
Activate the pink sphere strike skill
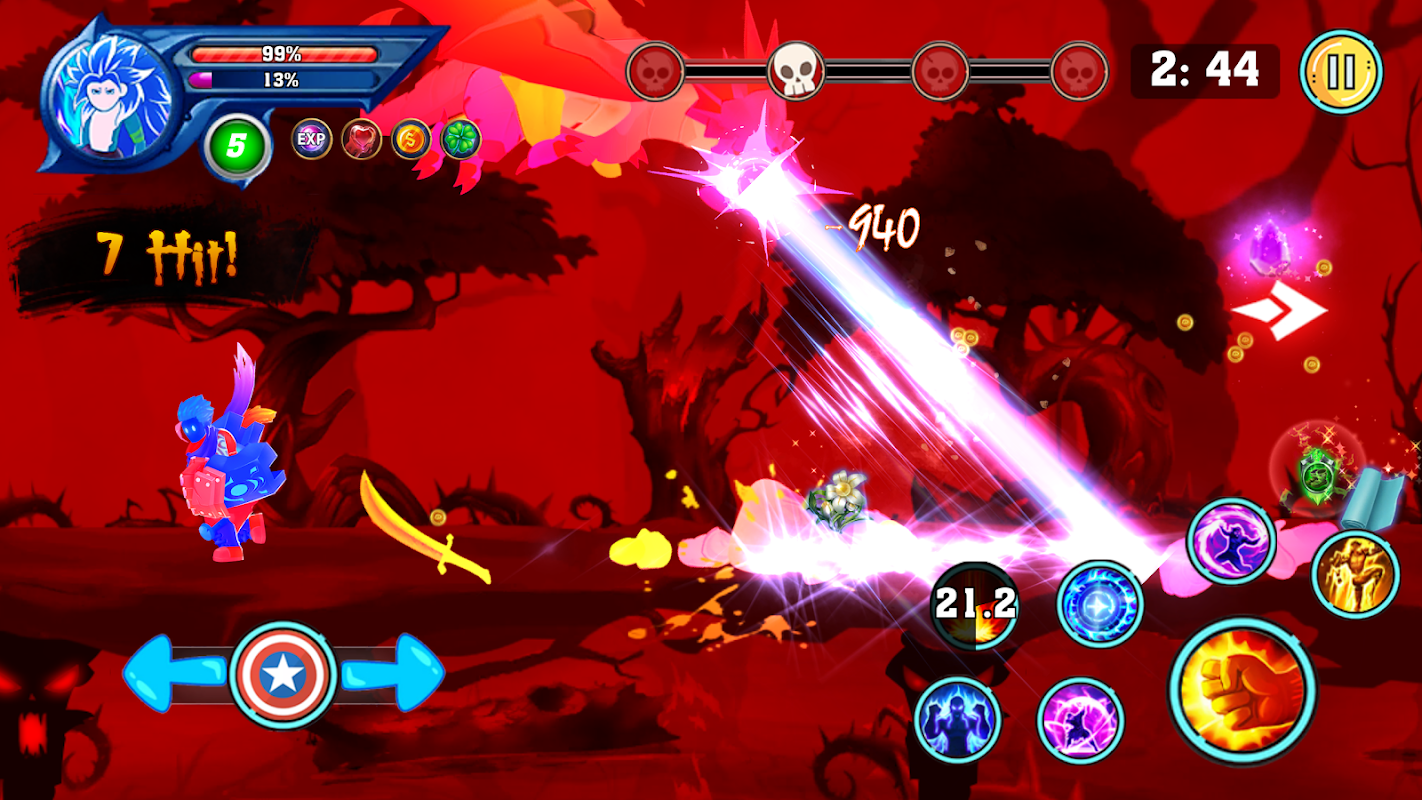point(1080,720)
